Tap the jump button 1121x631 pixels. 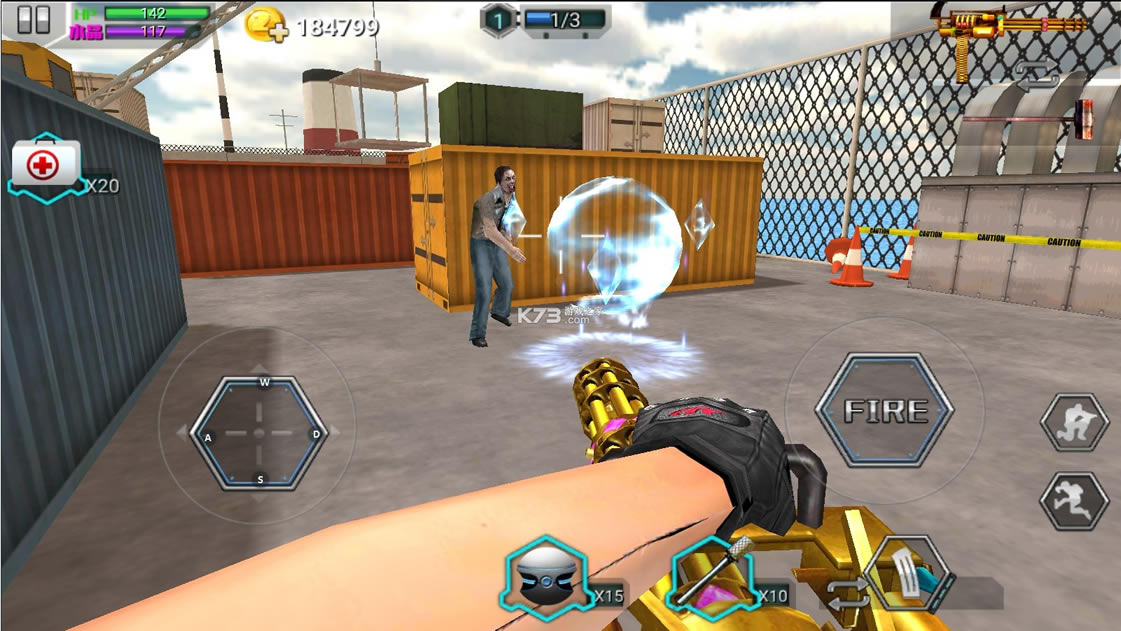pos(1075,500)
